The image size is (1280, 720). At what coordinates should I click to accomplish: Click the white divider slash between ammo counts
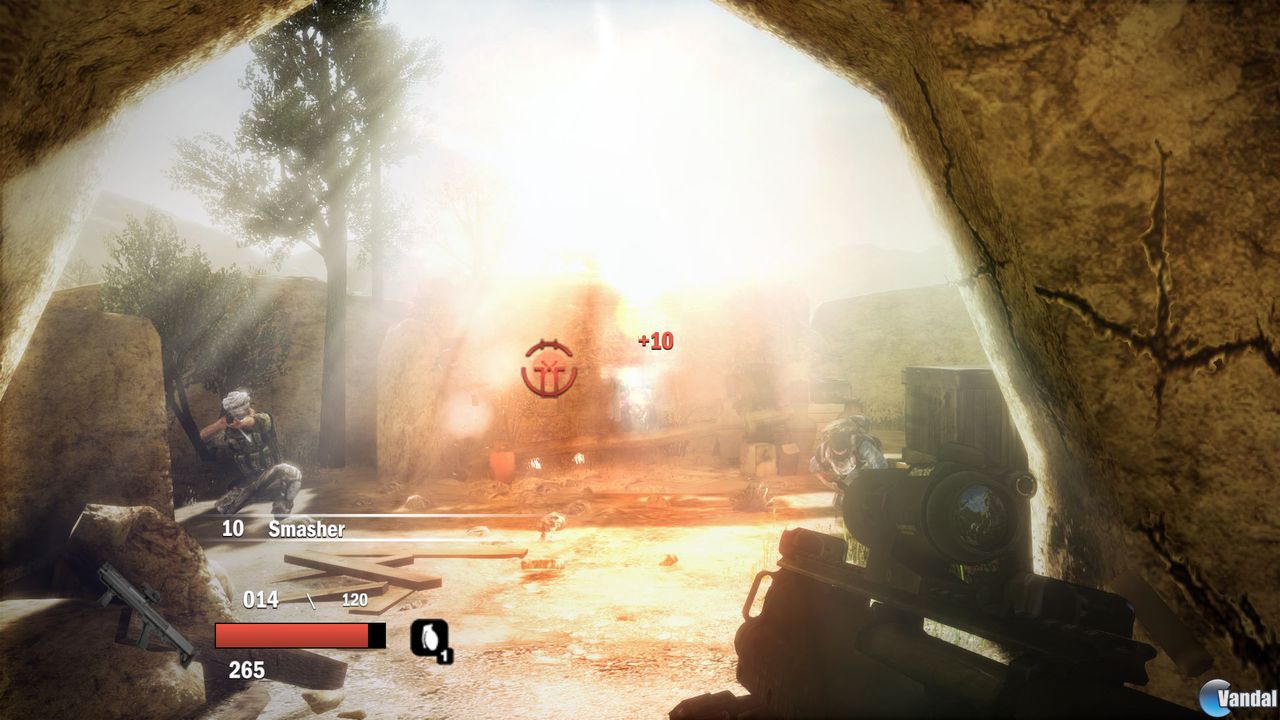pyautogui.click(x=311, y=599)
